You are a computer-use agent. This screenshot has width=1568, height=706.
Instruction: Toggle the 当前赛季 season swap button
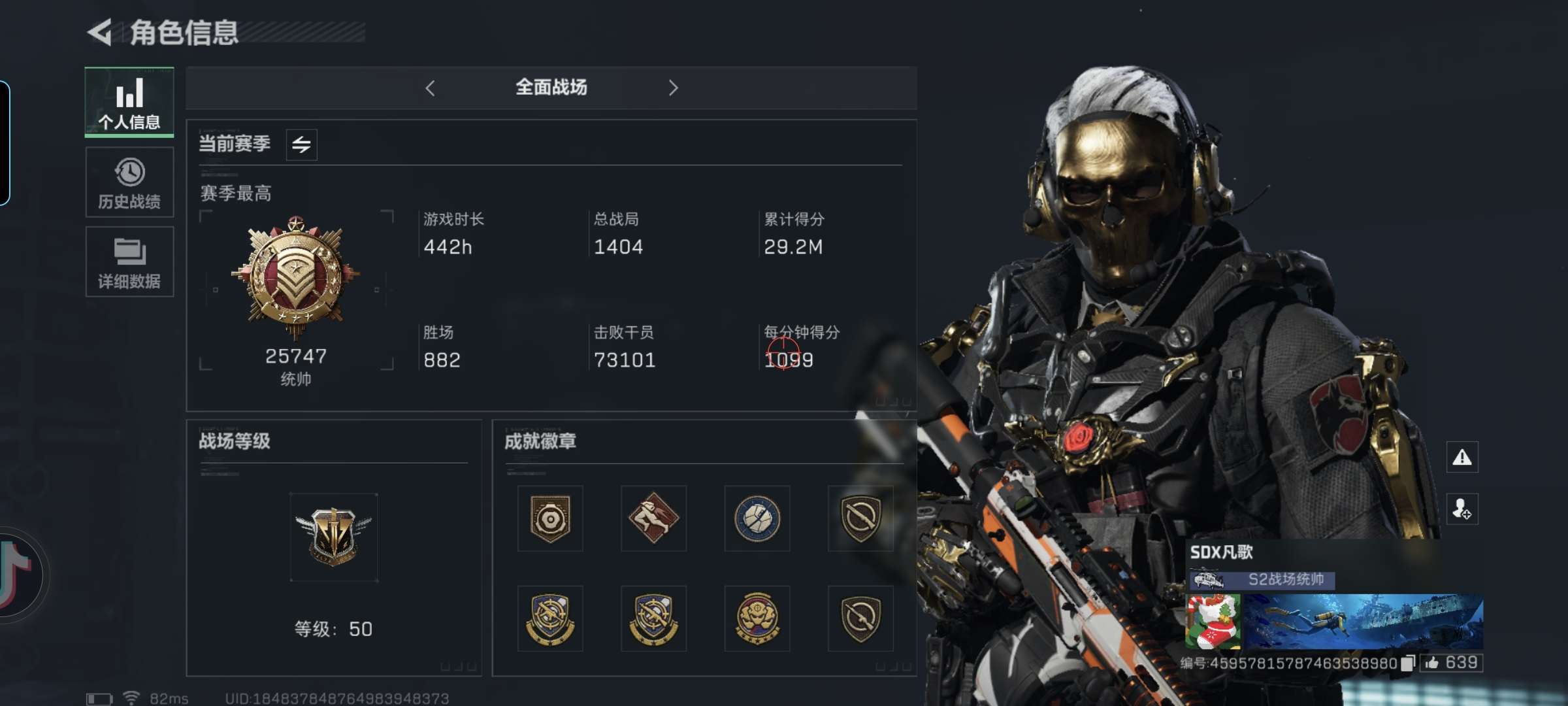(301, 144)
